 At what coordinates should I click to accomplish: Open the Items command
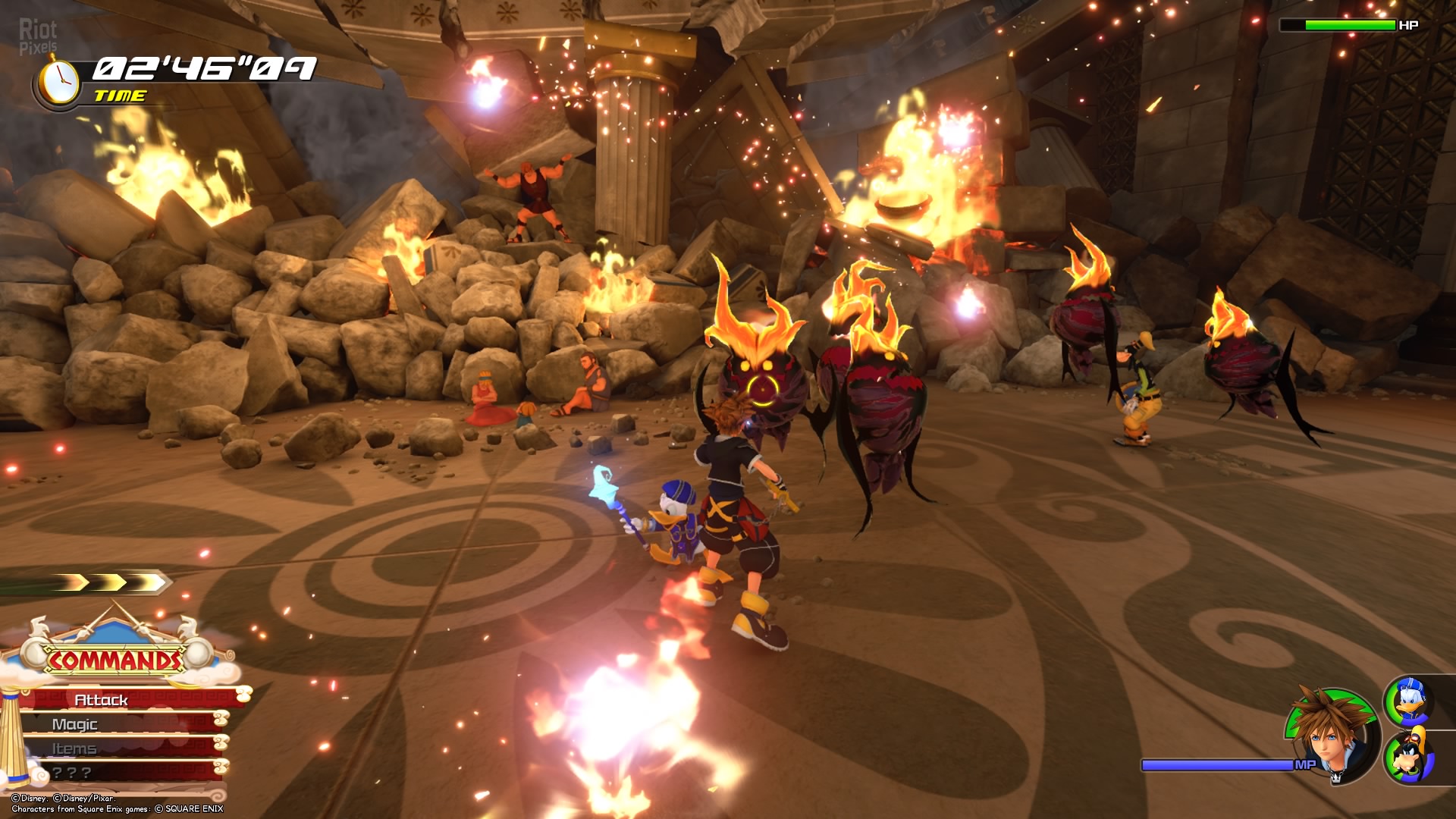click(x=114, y=748)
